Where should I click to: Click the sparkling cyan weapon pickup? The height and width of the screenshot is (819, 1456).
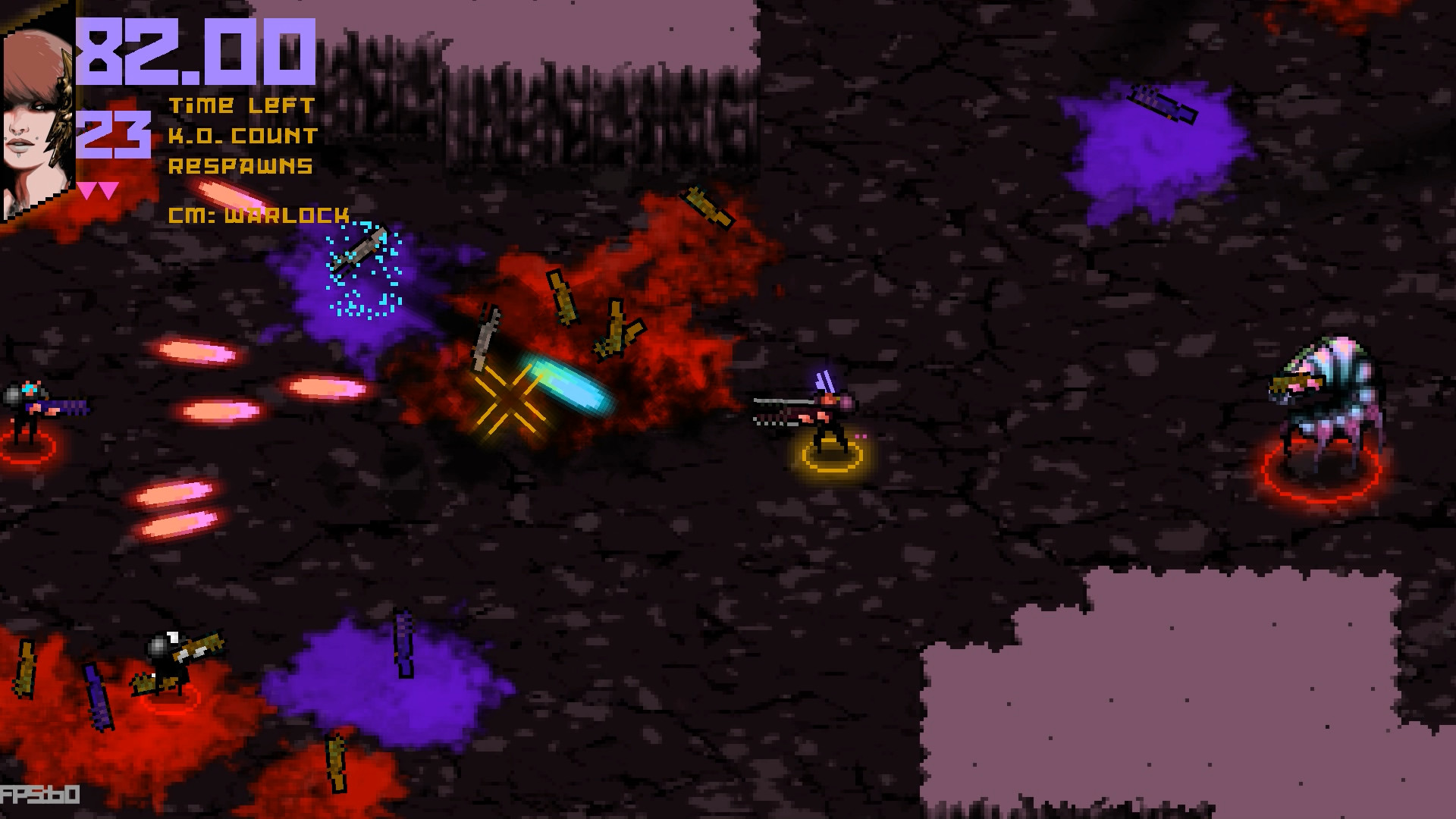pyautogui.click(x=360, y=250)
